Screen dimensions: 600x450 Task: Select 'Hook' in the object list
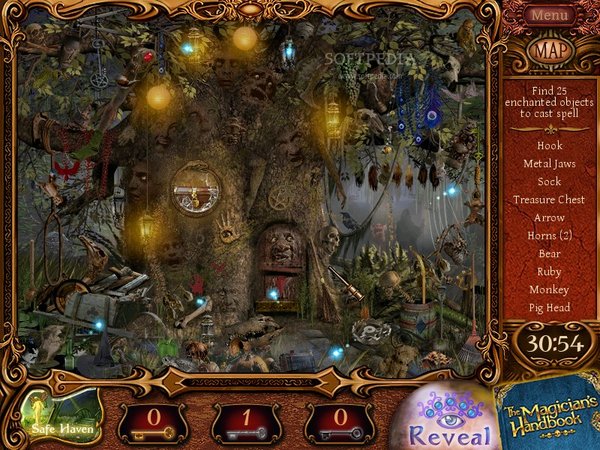[549, 145]
